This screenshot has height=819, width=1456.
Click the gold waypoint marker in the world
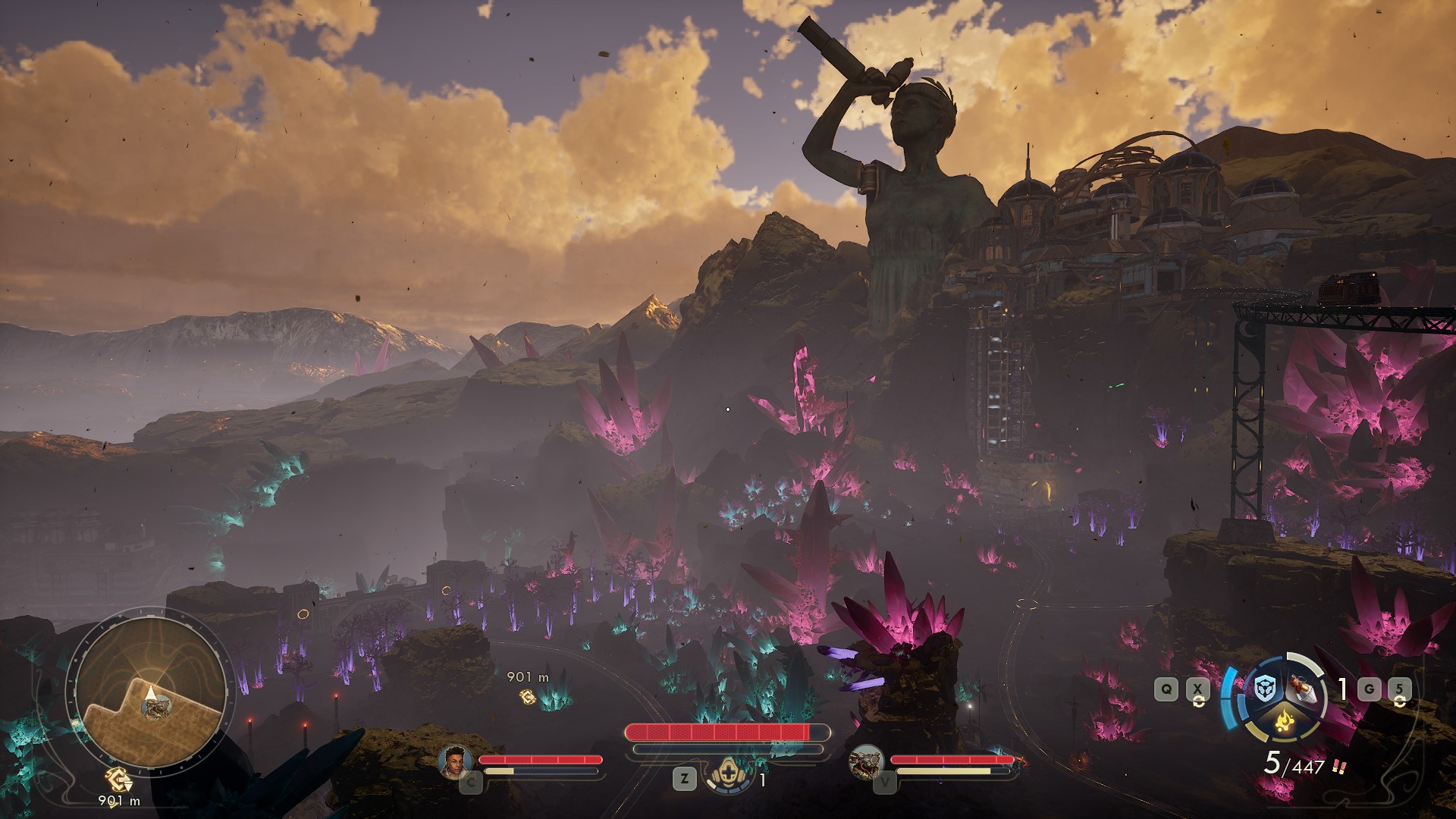click(527, 696)
